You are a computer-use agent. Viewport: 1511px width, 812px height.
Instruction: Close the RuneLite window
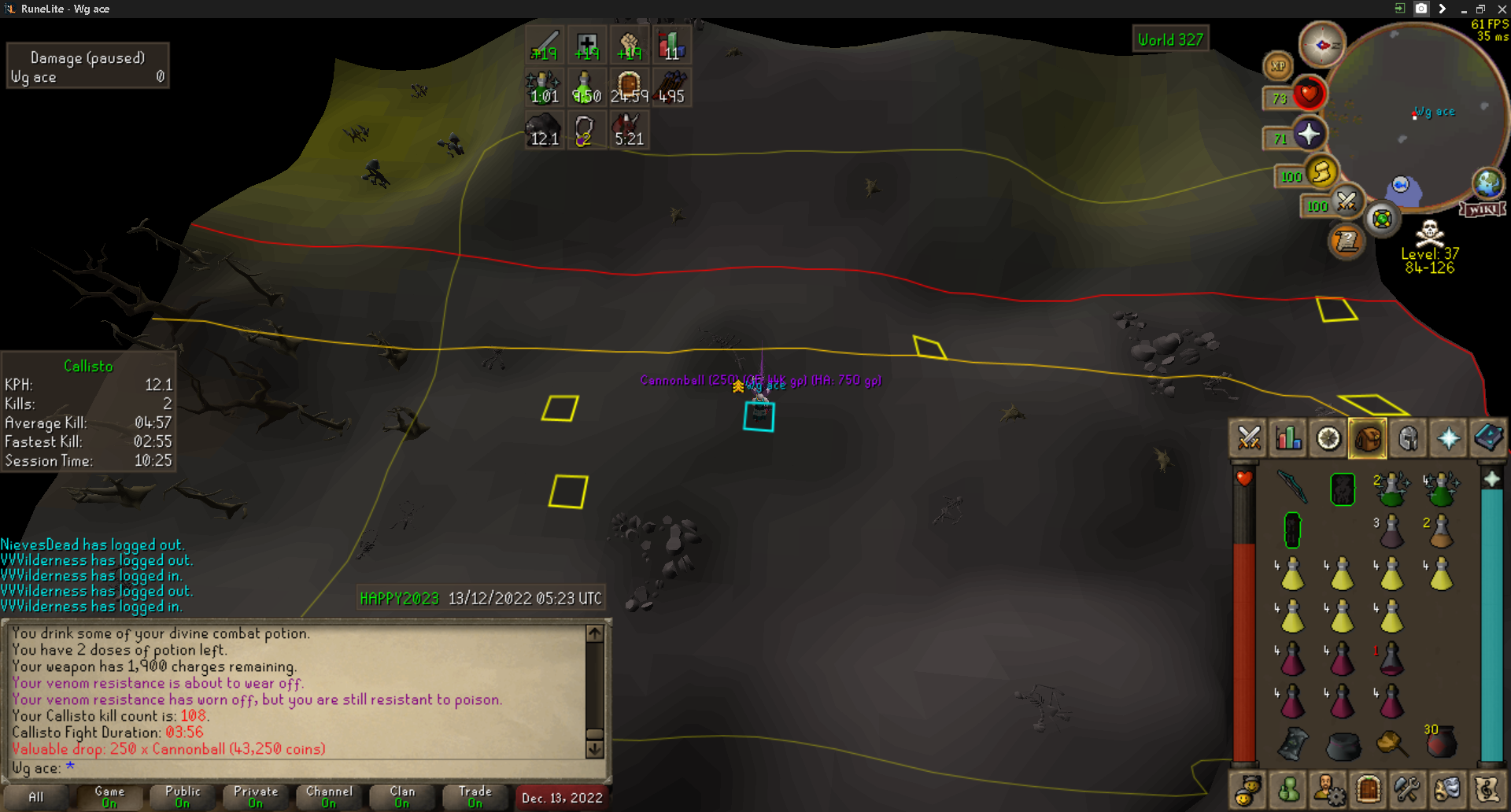[1501, 9]
